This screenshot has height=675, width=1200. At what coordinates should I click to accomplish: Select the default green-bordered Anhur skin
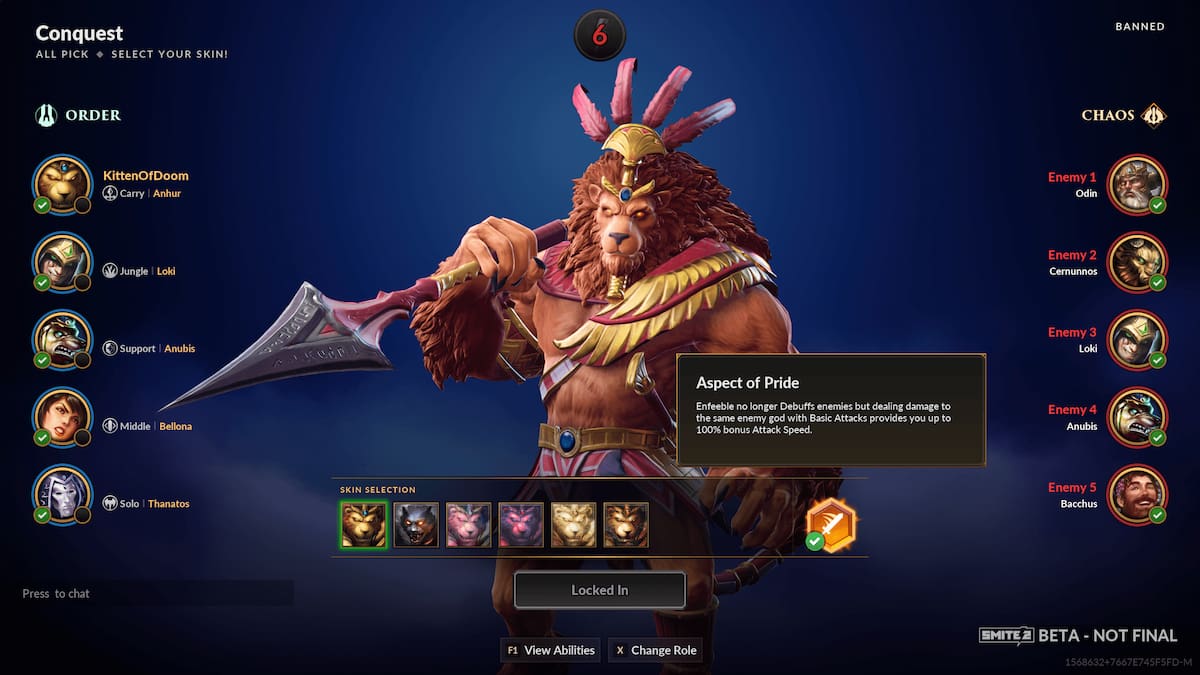click(362, 525)
